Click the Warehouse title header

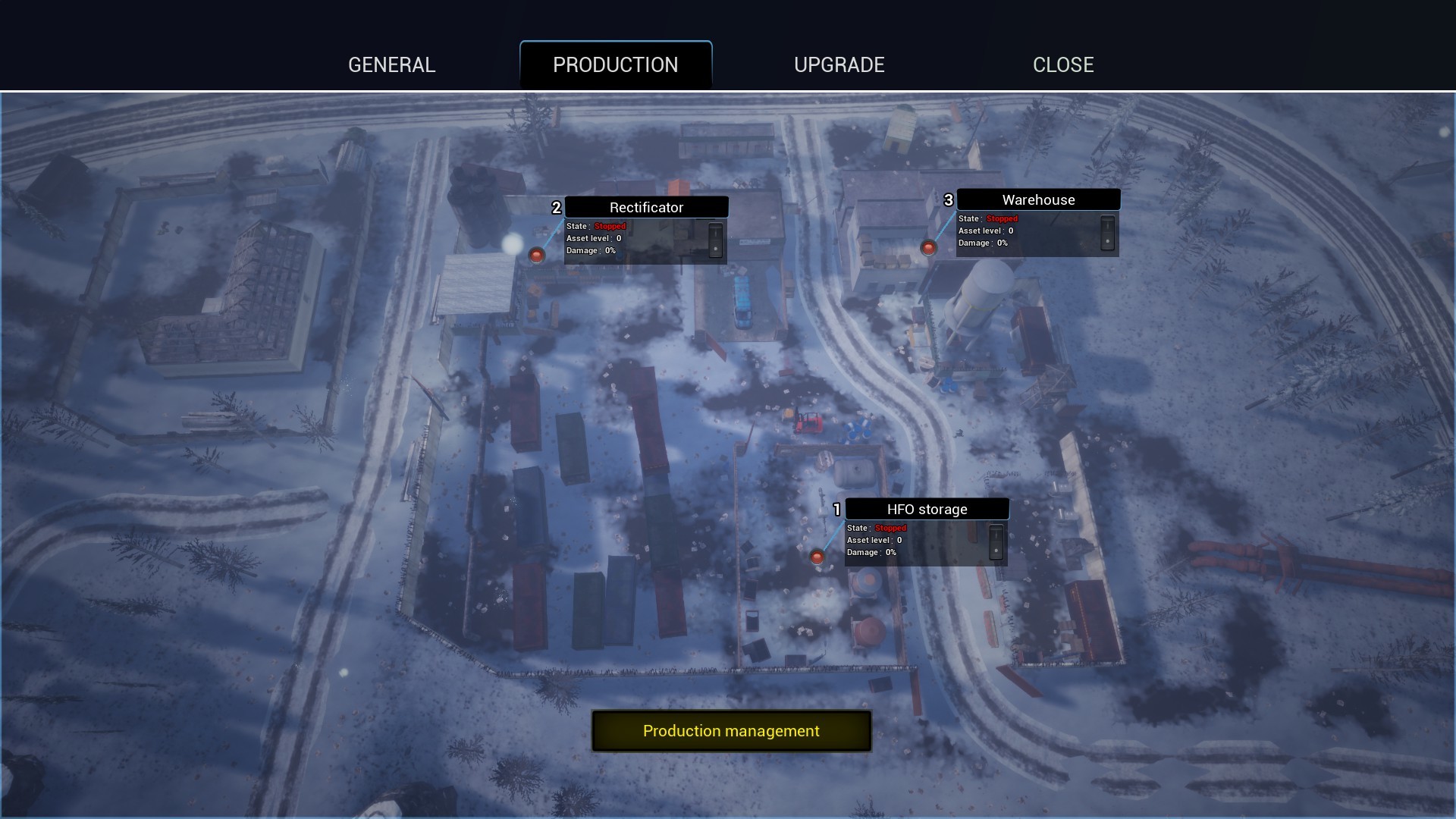1038,199
